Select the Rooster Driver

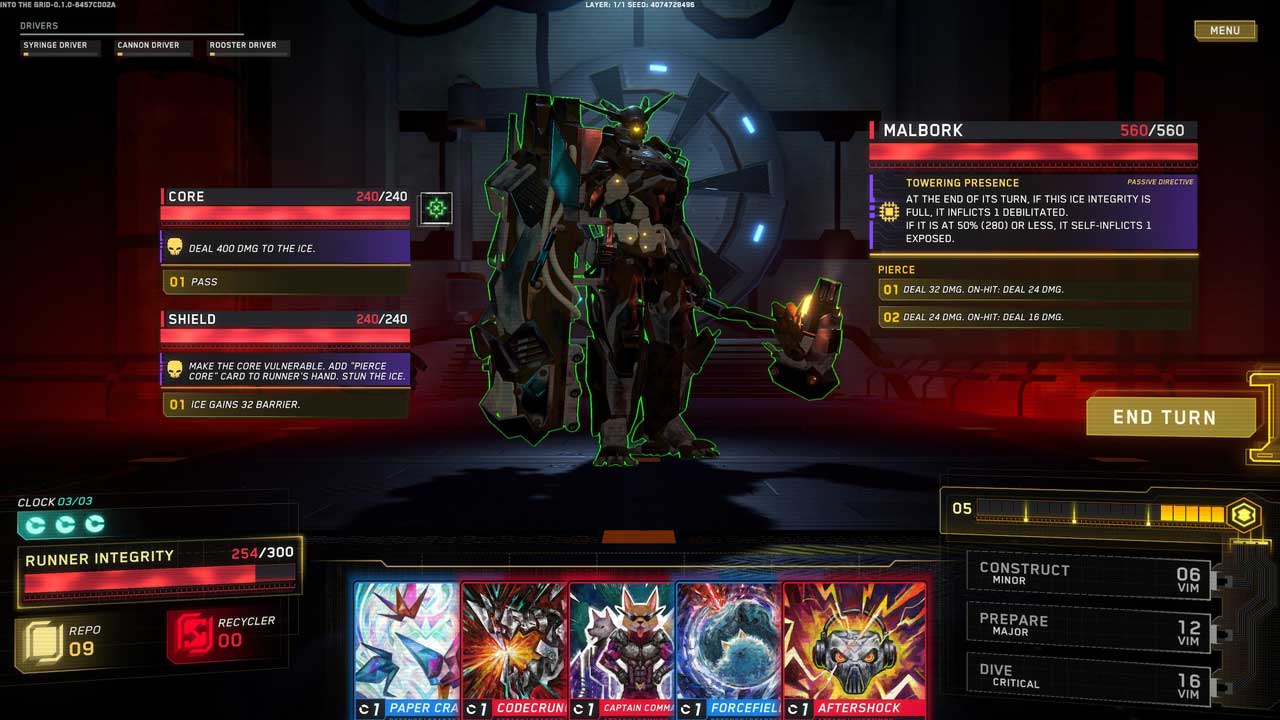pyautogui.click(x=249, y=47)
